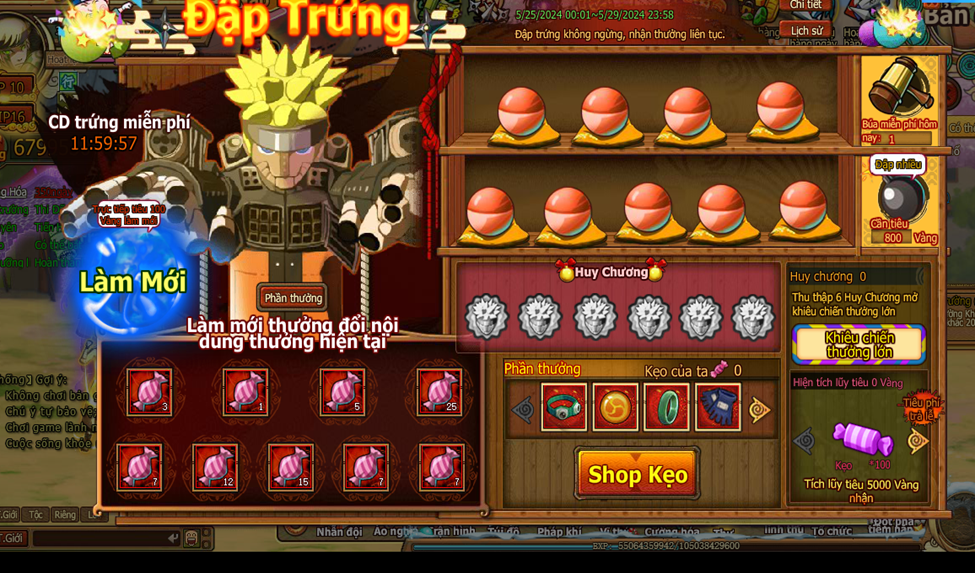The height and width of the screenshot is (573, 975).
Task: Select the orange swirl orb reward
Action: pos(615,408)
